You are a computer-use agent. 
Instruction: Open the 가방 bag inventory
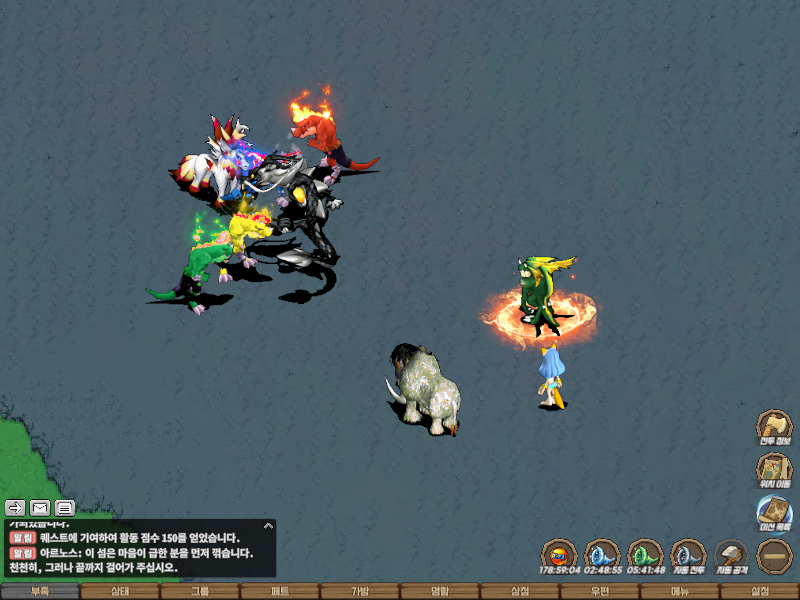point(360,591)
